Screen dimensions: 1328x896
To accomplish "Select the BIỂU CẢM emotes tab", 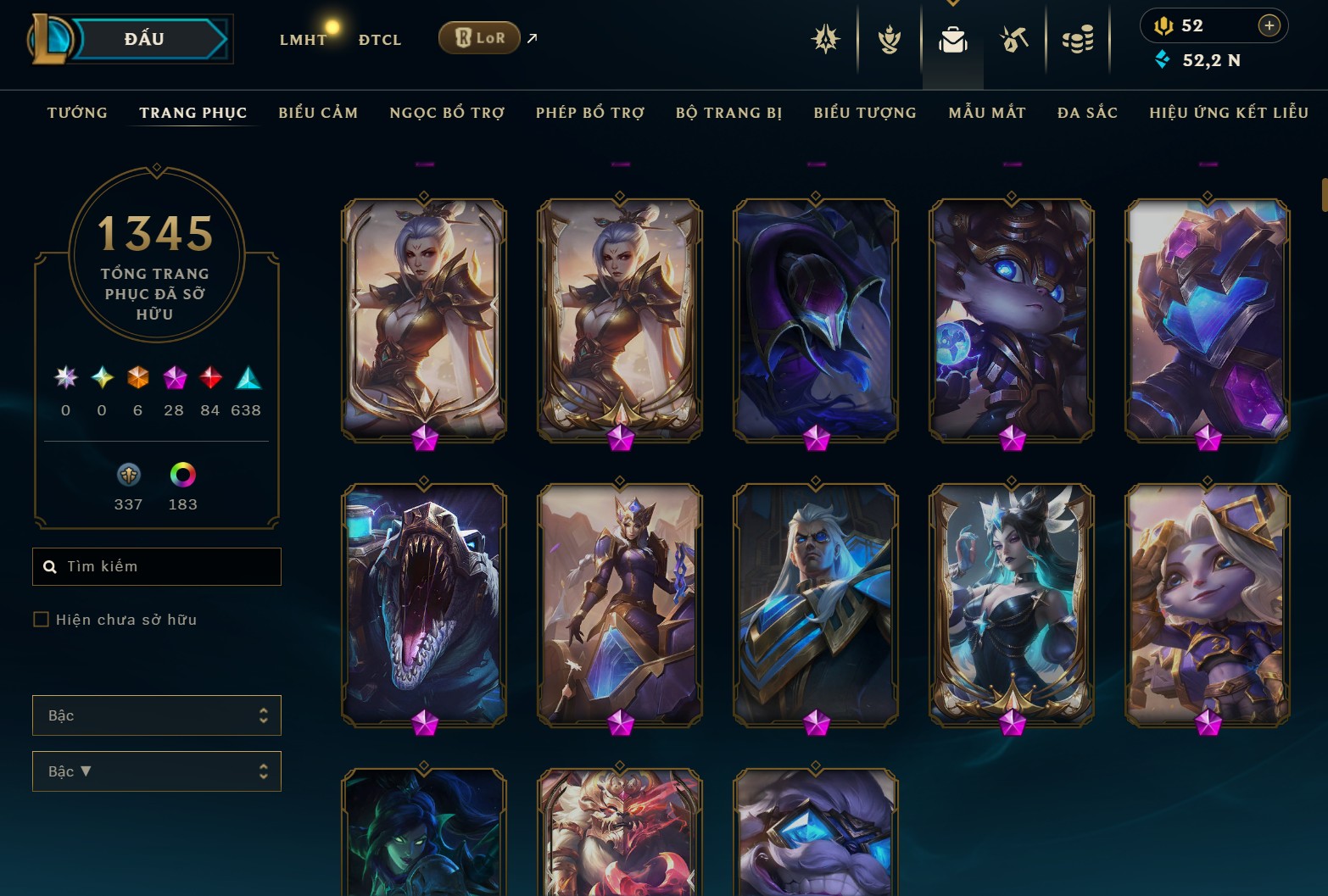I will [318, 113].
